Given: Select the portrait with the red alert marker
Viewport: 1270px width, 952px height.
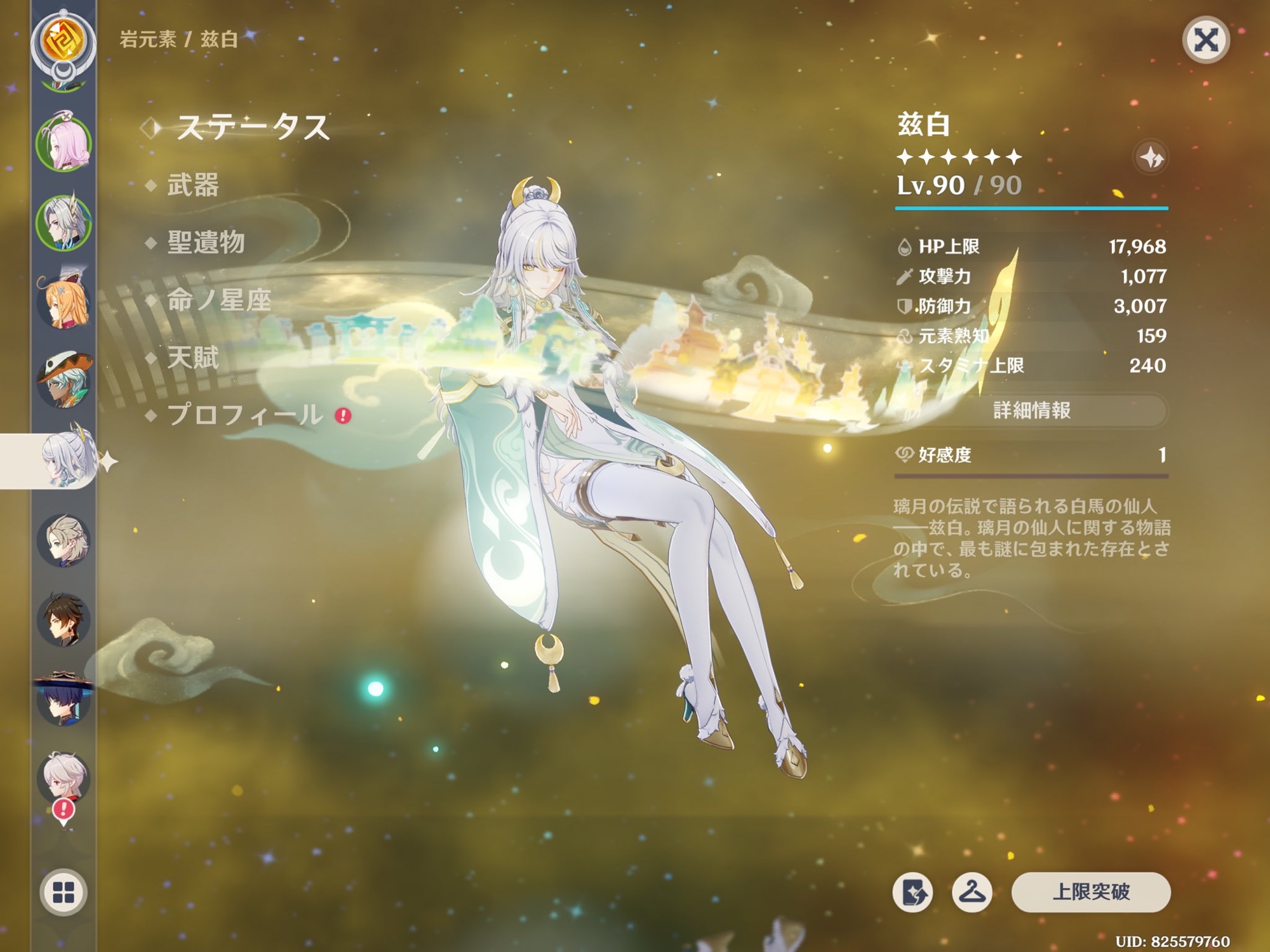Looking at the screenshot, I should [x=63, y=778].
